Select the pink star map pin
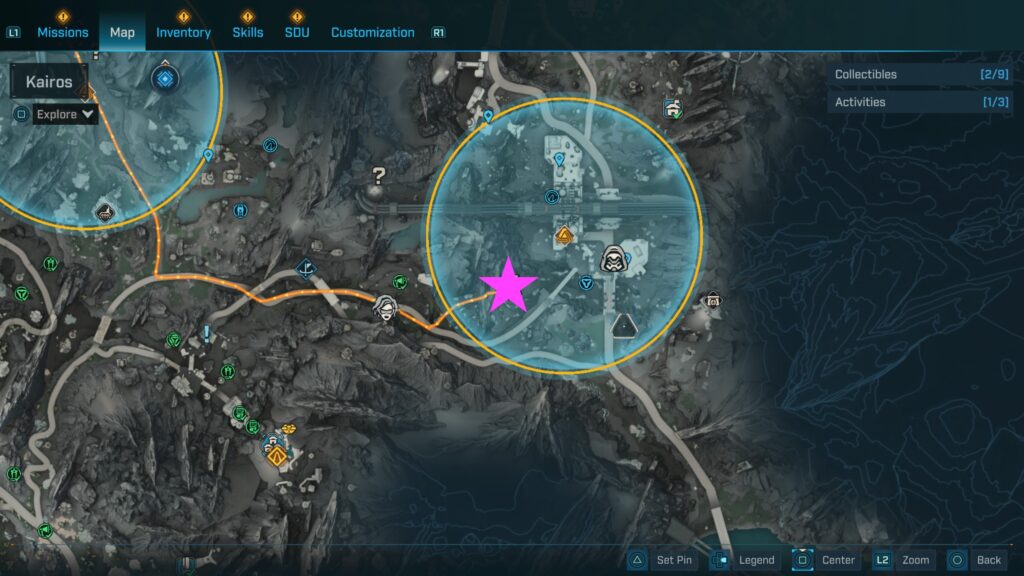The image size is (1024, 576). [510, 285]
